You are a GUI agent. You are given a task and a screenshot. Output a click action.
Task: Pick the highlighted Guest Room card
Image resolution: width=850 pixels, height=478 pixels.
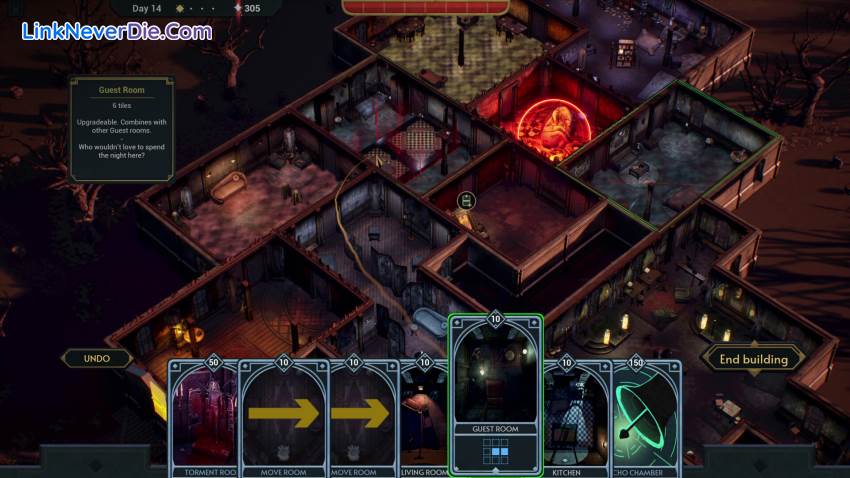pos(495,395)
